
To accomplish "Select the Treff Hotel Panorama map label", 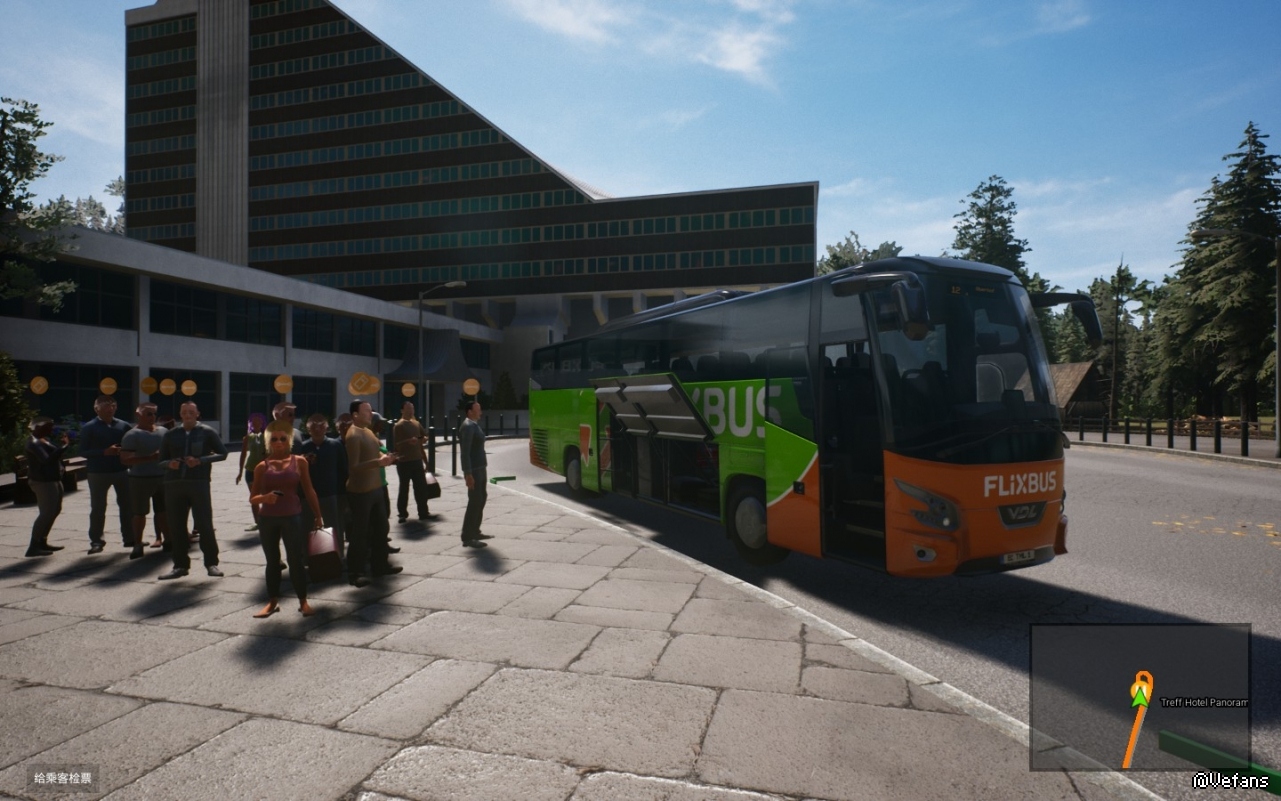I will click(1203, 702).
